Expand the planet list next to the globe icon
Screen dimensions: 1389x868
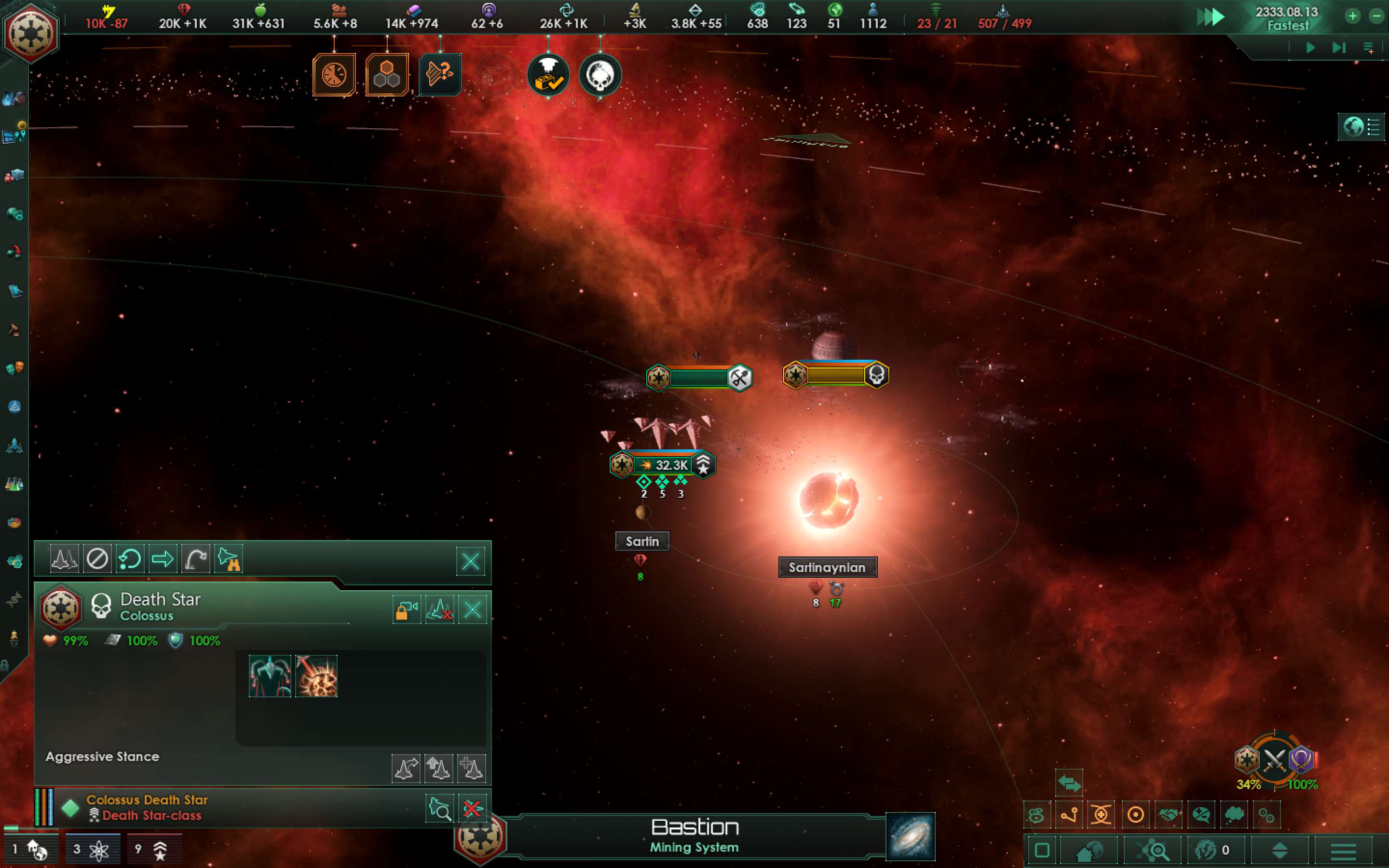click(1372, 127)
